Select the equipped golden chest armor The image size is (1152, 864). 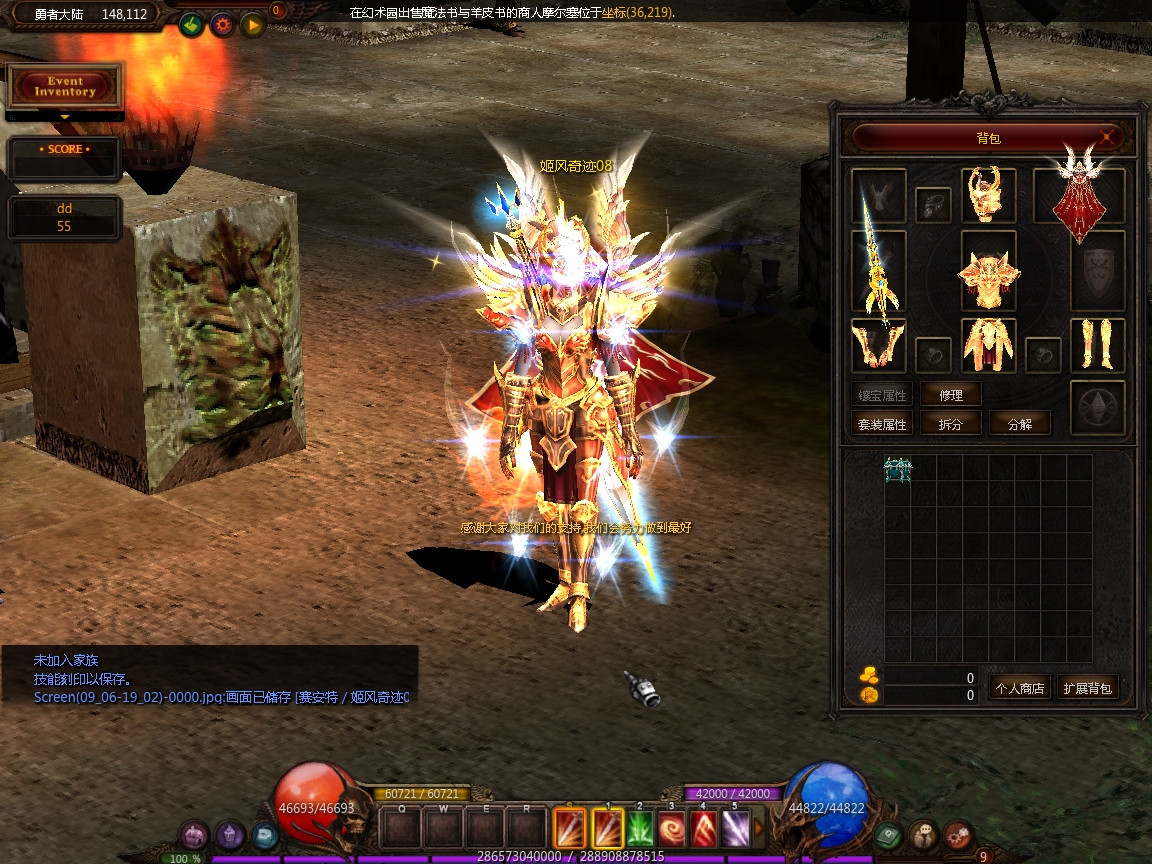coord(989,274)
